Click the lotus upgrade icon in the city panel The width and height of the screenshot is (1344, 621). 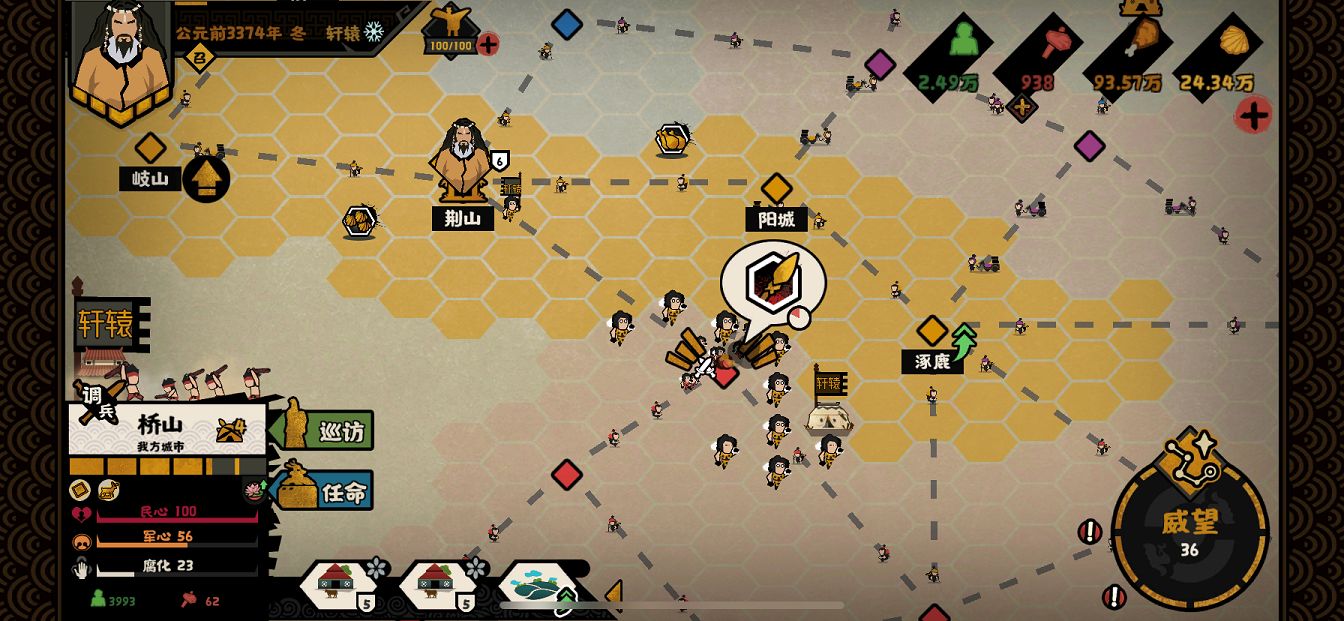click(x=254, y=490)
